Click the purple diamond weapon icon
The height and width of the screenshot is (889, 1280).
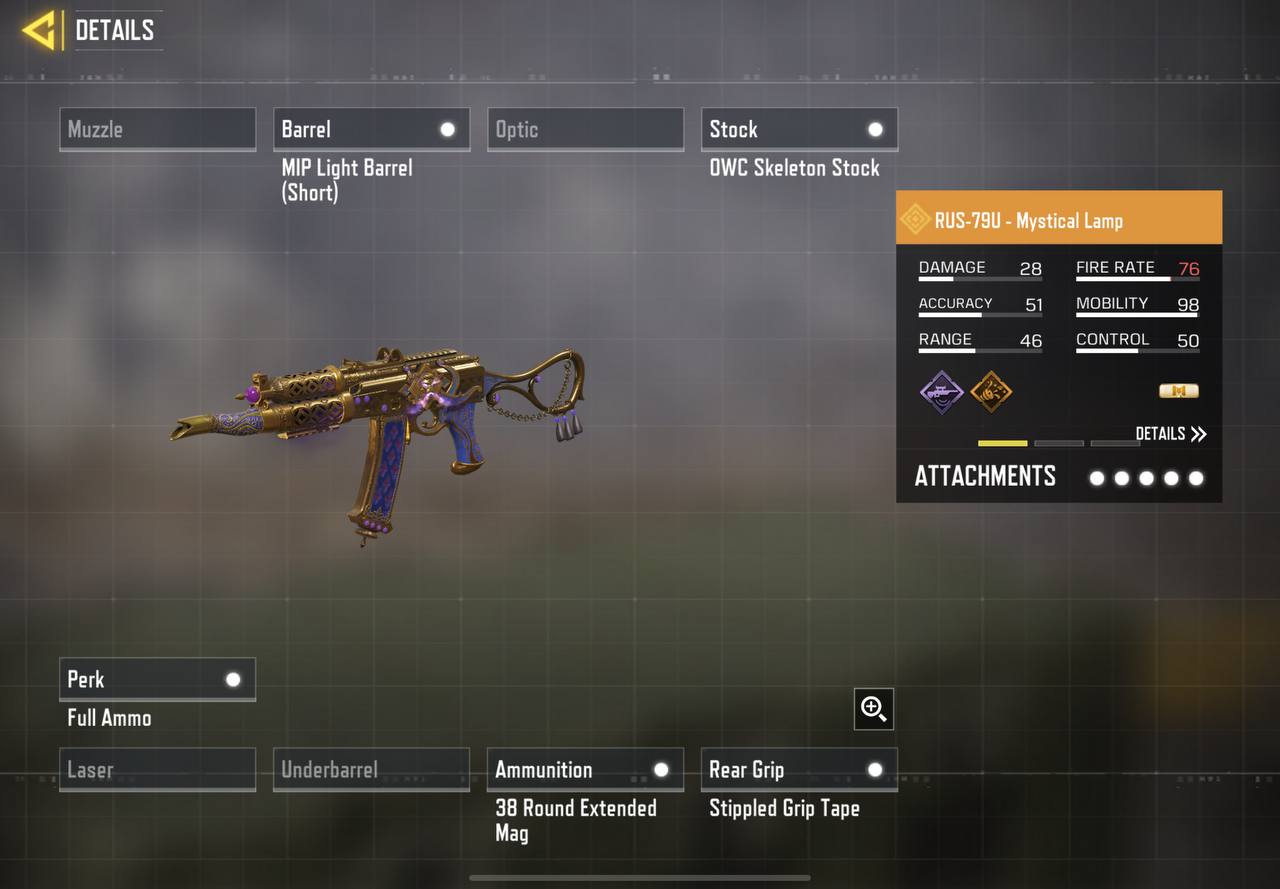[941, 391]
